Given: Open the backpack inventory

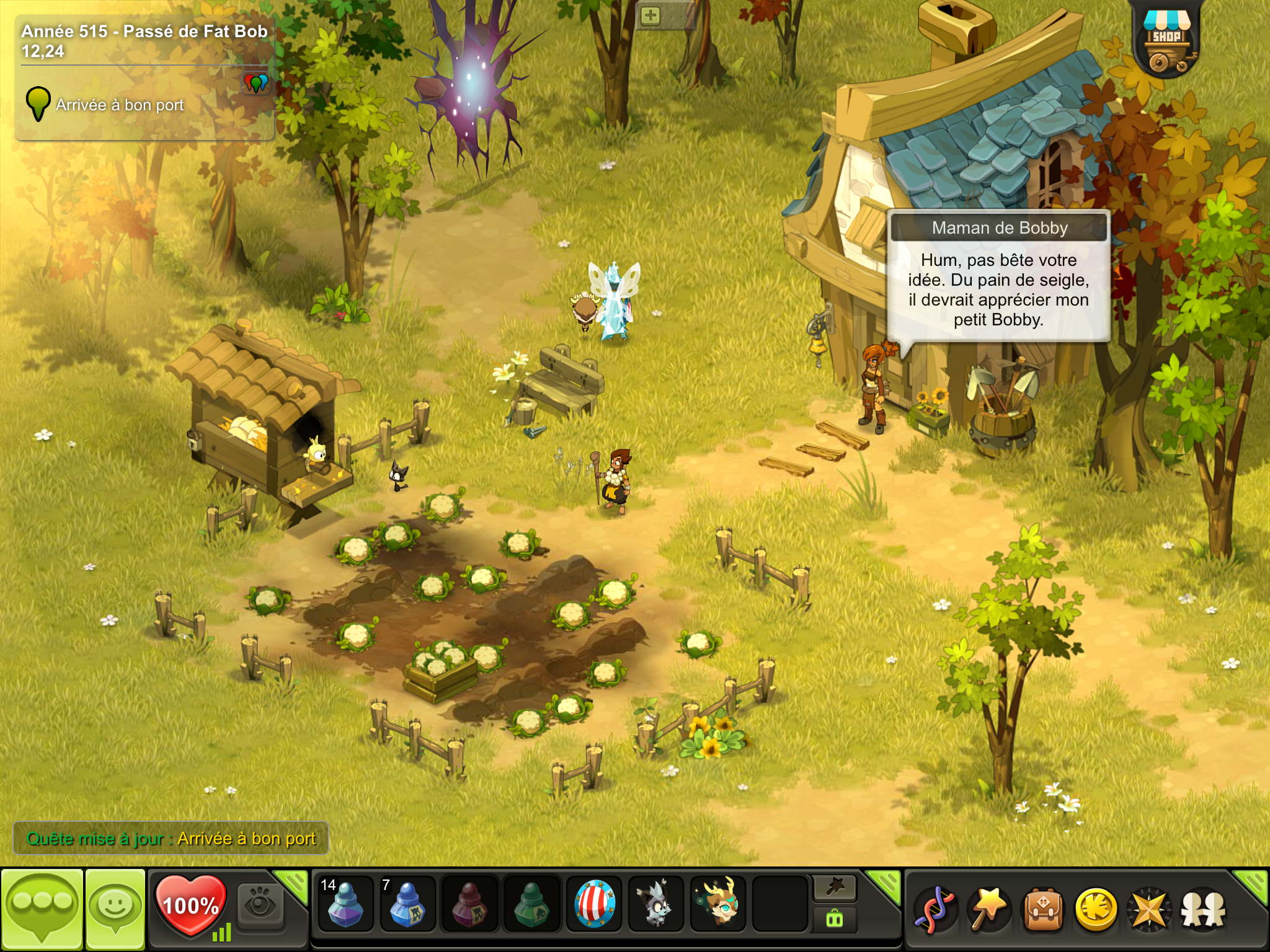Looking at the screenshot, I should [1043, 910].
